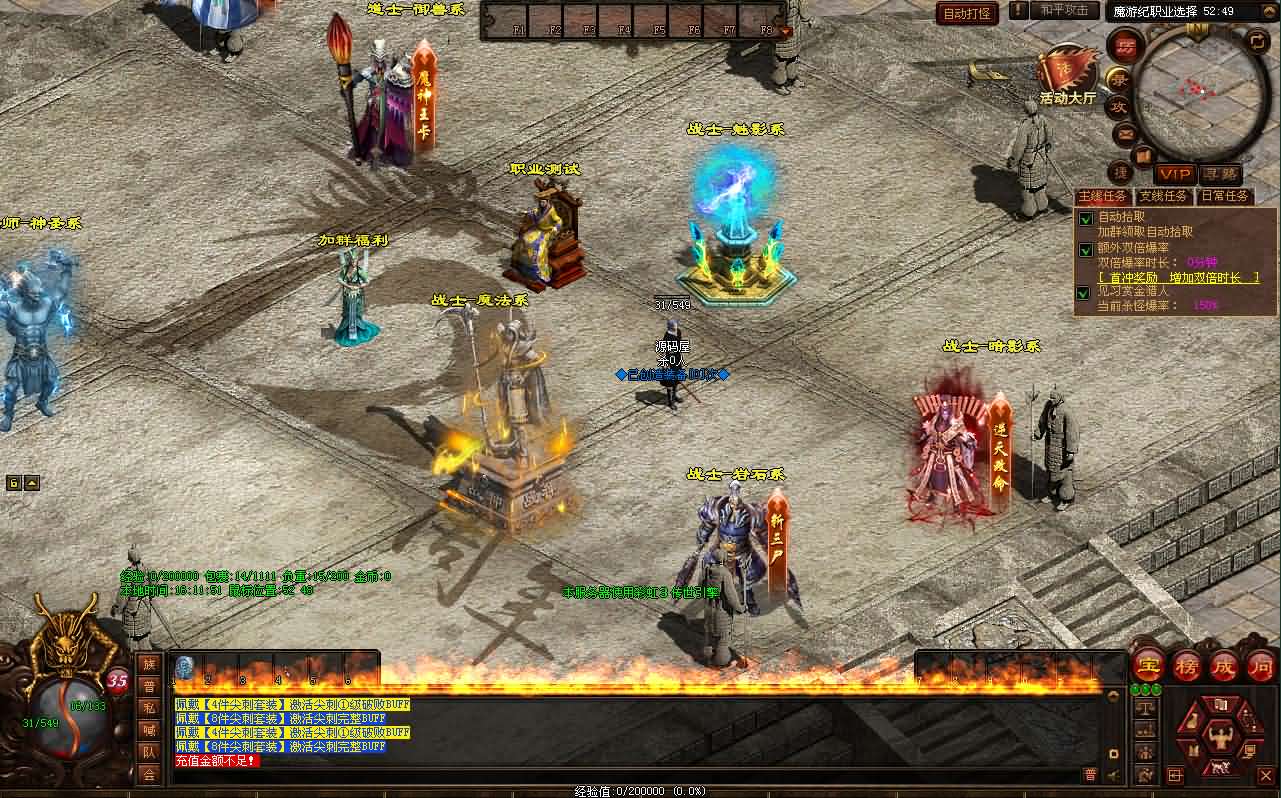Toggle the 自动打怪 auto-fight button
The image size is (1281, 798).
click(967, 13)
